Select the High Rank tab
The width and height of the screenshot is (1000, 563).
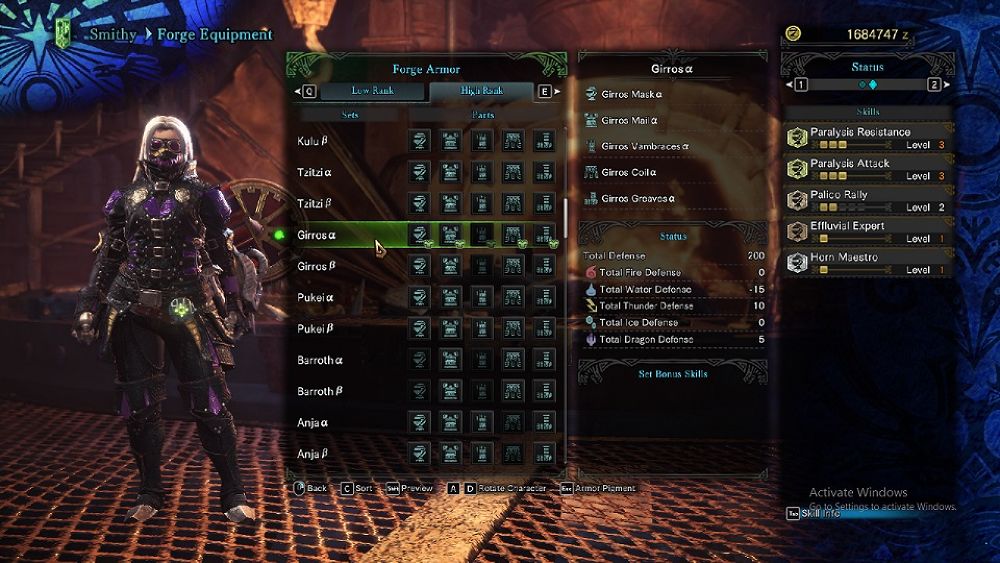tap(481, 91)
